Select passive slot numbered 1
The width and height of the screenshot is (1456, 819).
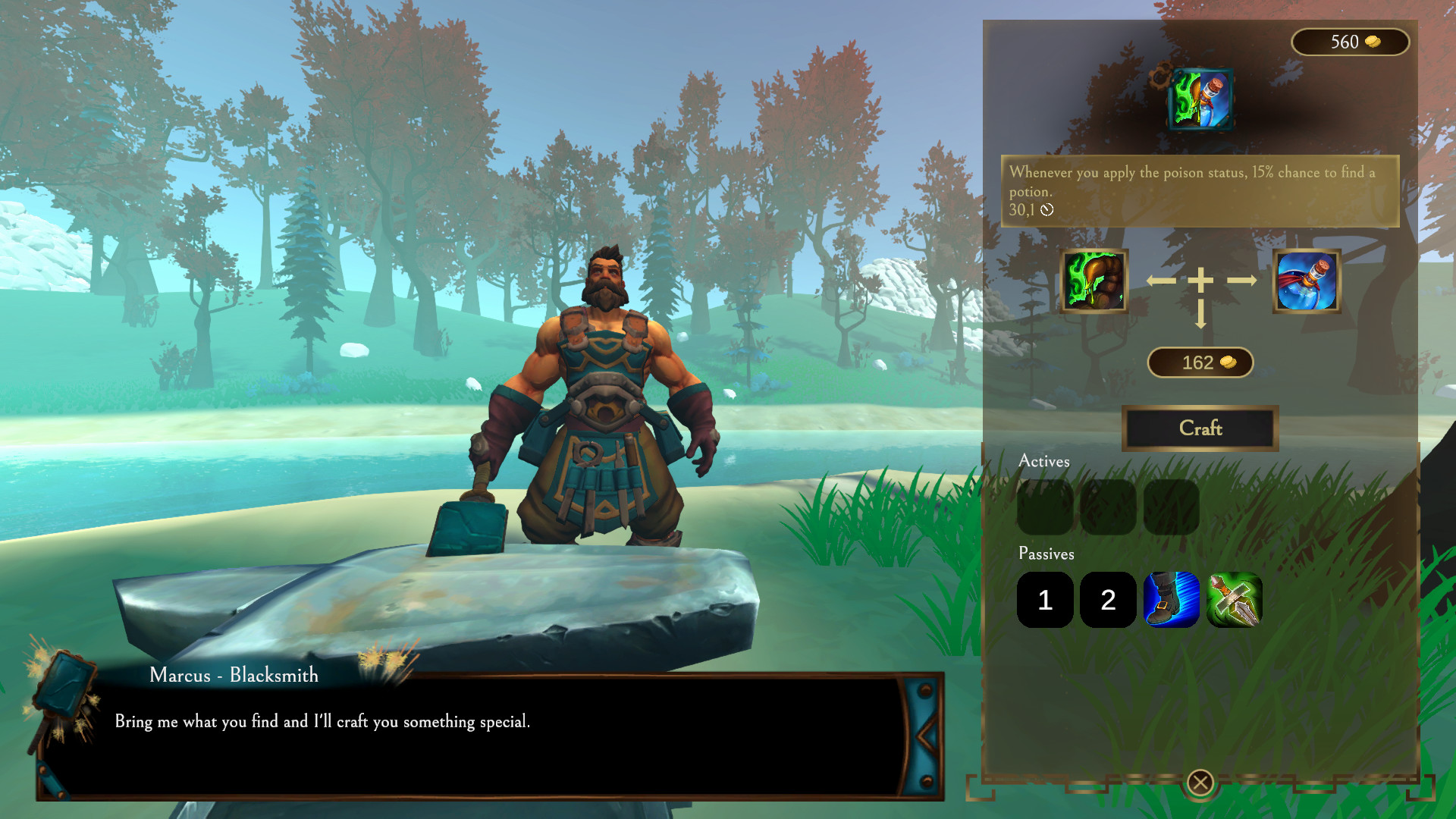pyautogui.click(x=1044, y=601)
